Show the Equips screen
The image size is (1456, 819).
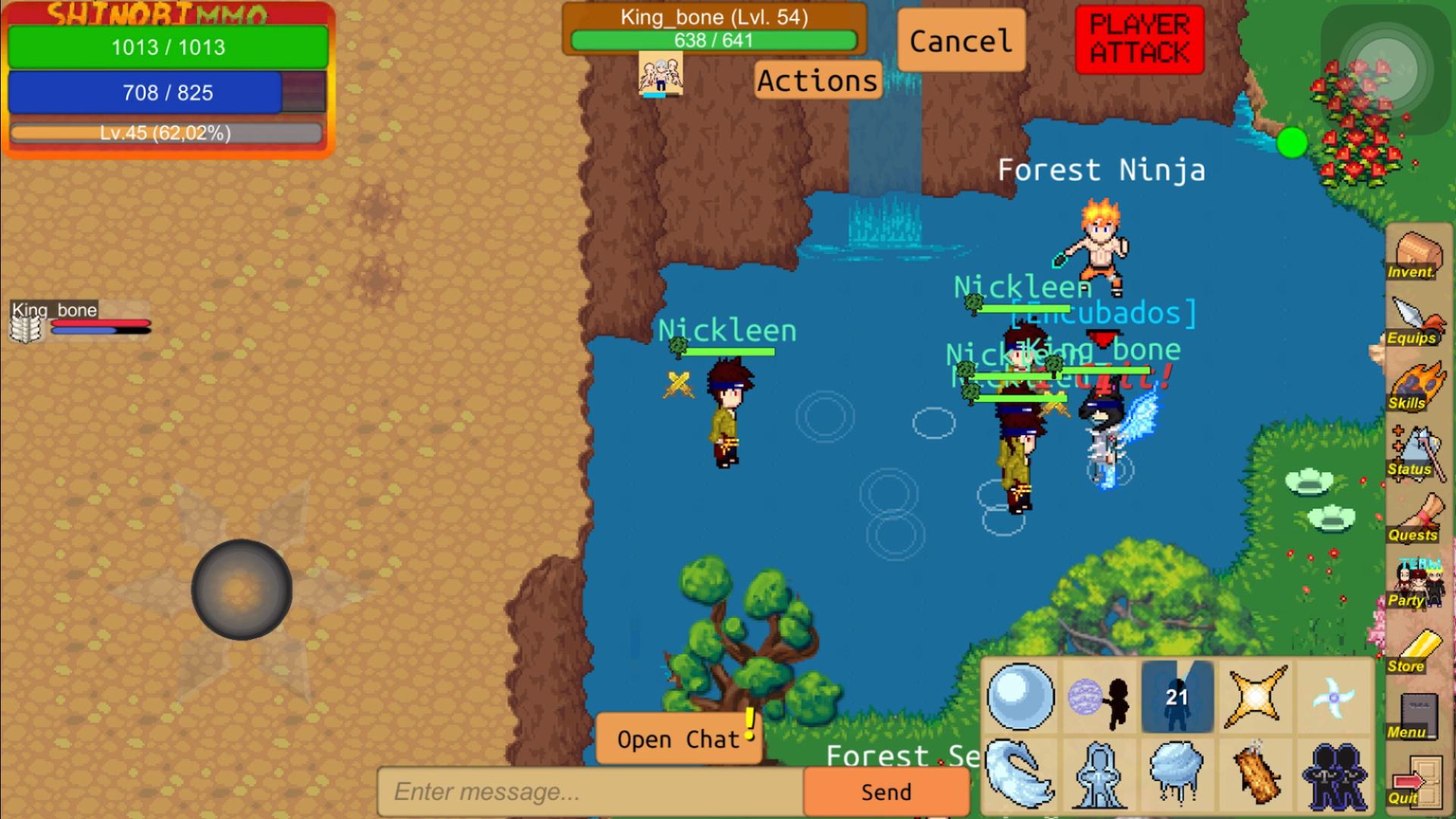(1414, 322)
